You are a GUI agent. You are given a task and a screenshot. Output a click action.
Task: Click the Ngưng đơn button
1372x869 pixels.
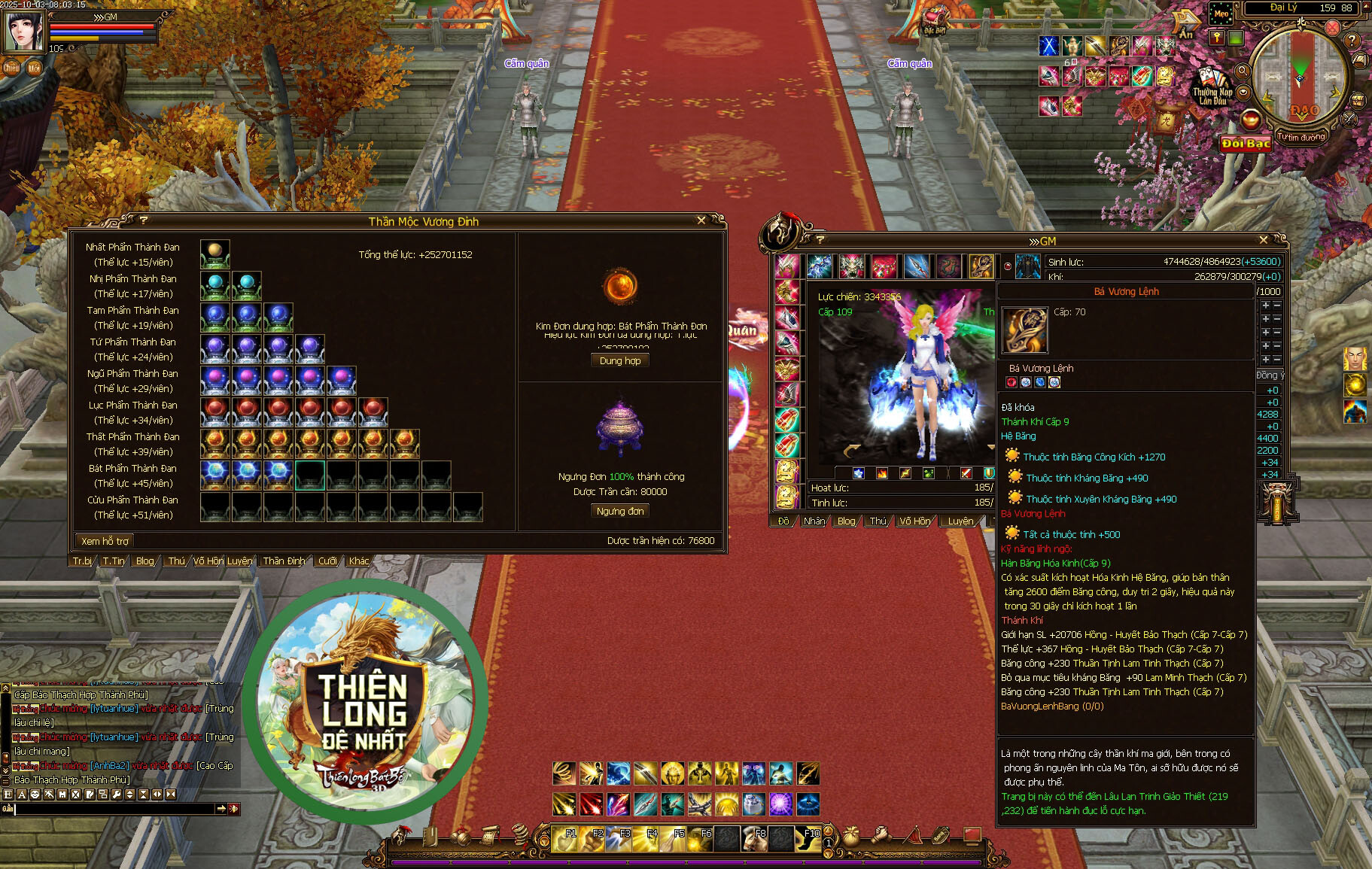pos(620,511)
